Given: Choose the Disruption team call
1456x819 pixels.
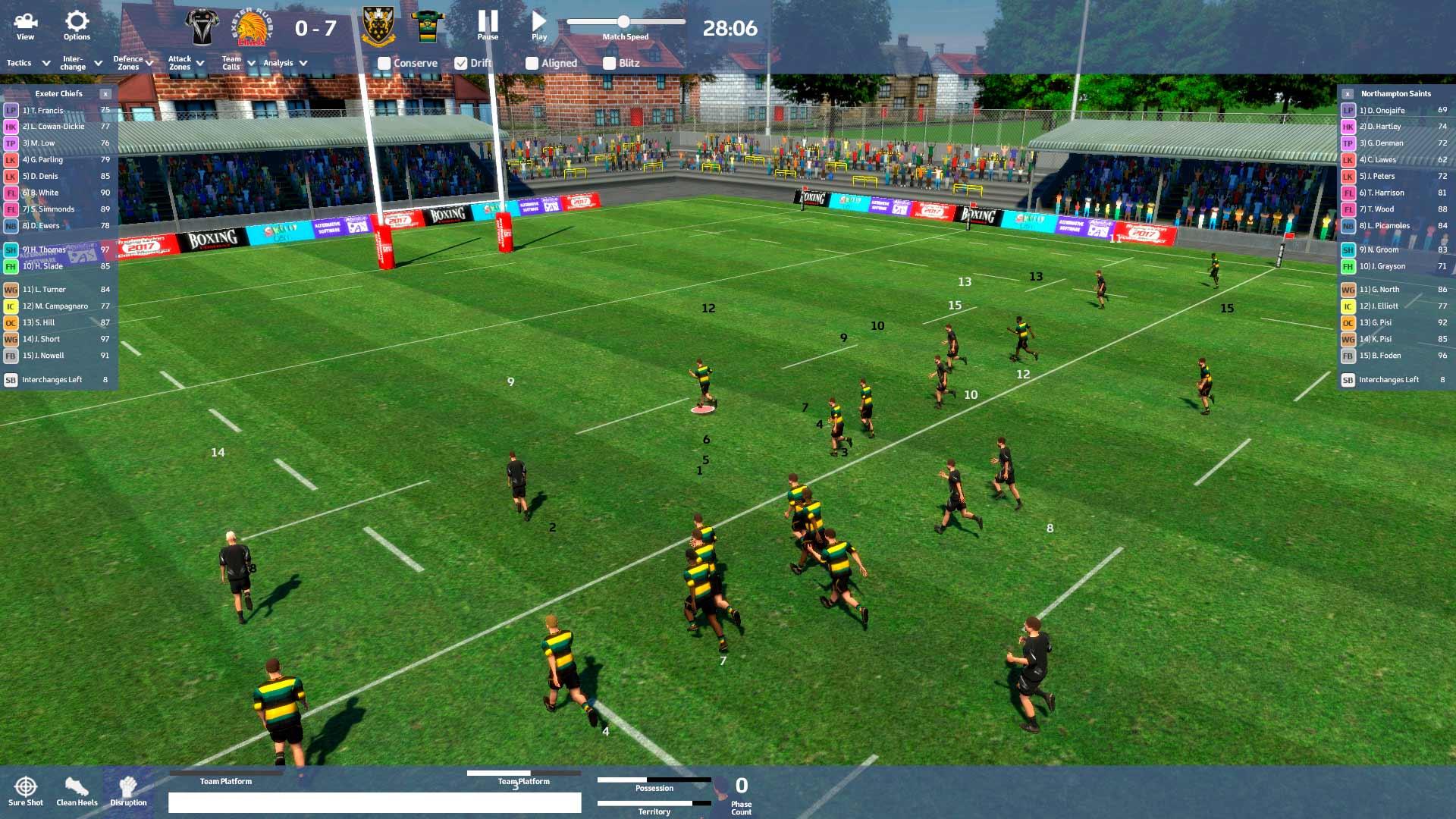Looking at the screenshot, I should [x=128, y=791].
